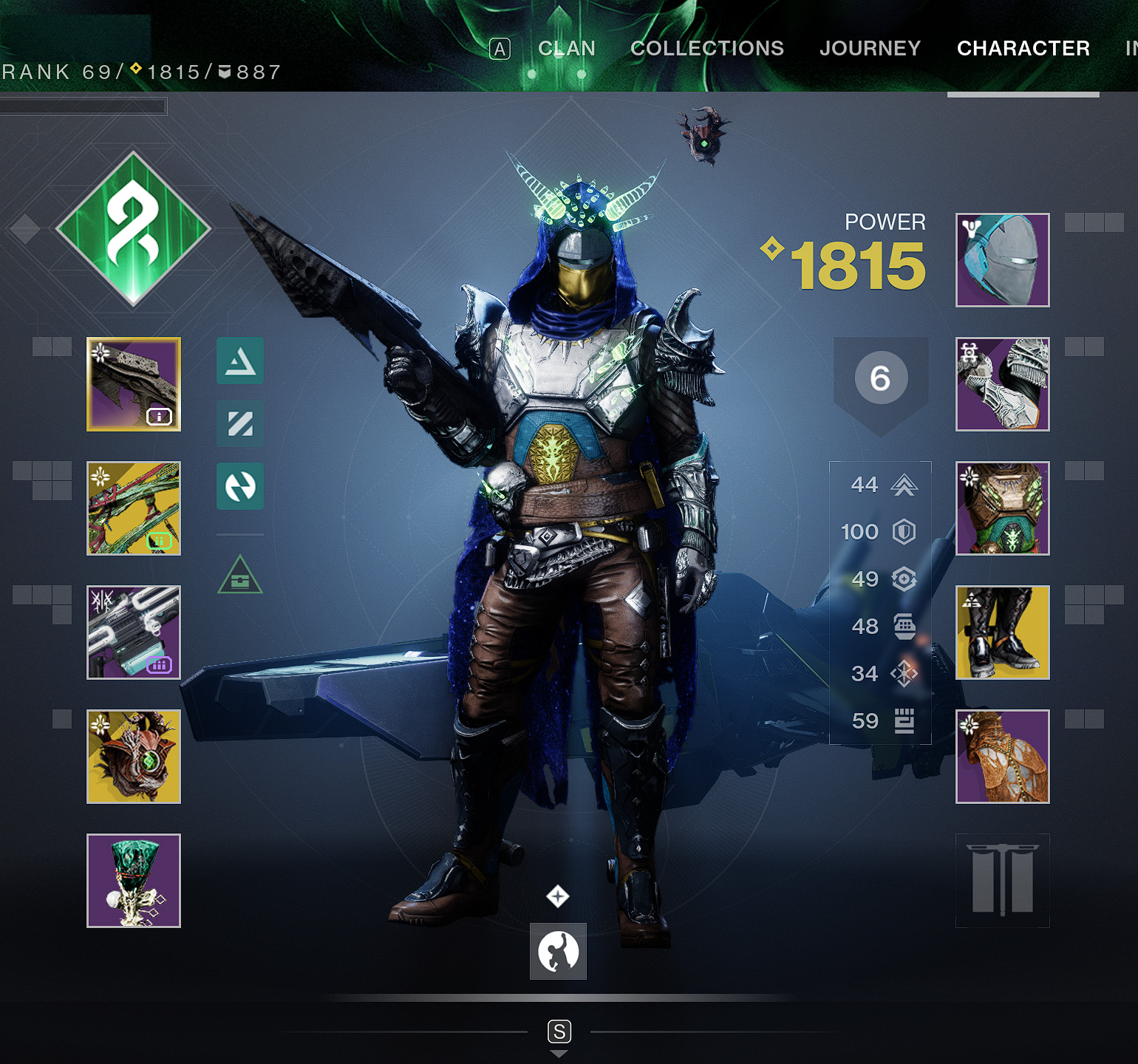Select the equipped gauntlets slot

[1002, 383]
